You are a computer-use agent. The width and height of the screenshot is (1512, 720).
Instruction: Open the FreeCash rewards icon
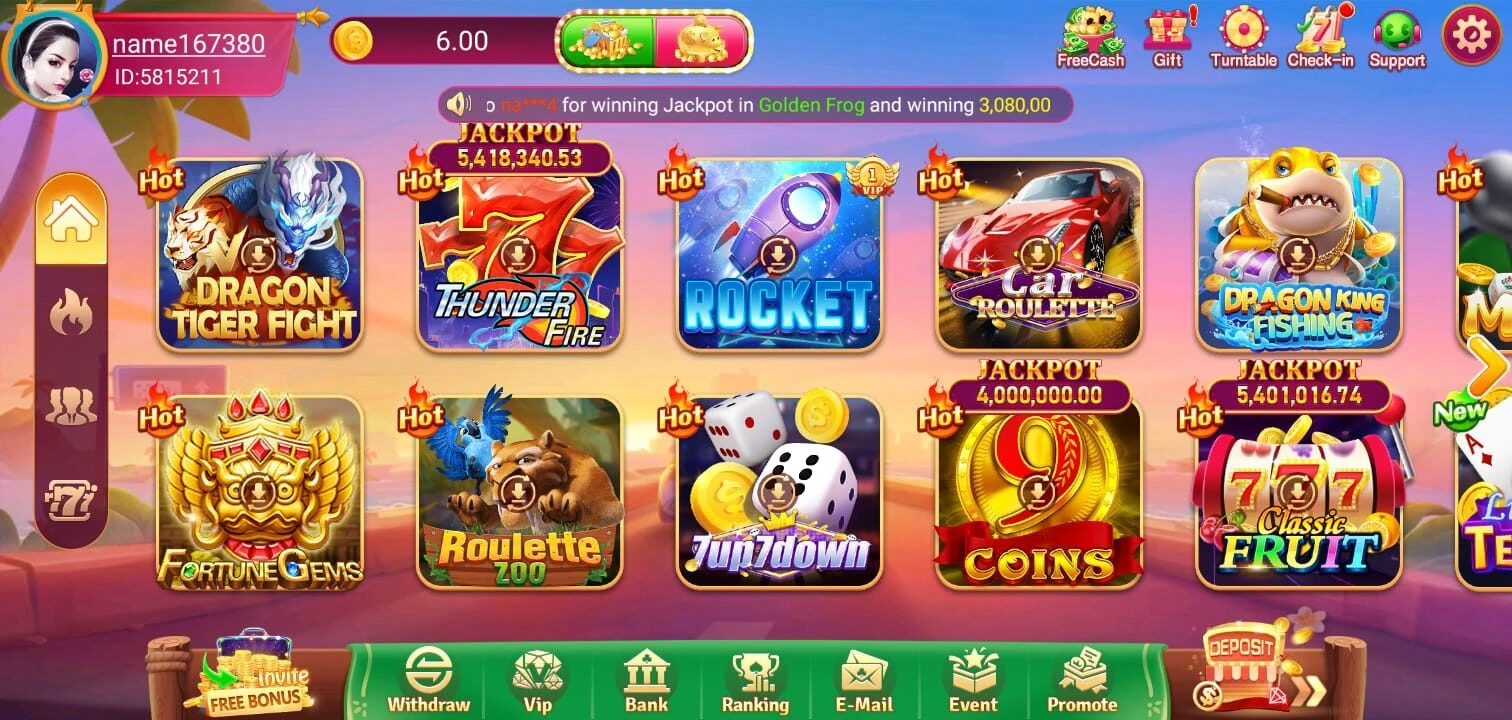point(1092,38)
